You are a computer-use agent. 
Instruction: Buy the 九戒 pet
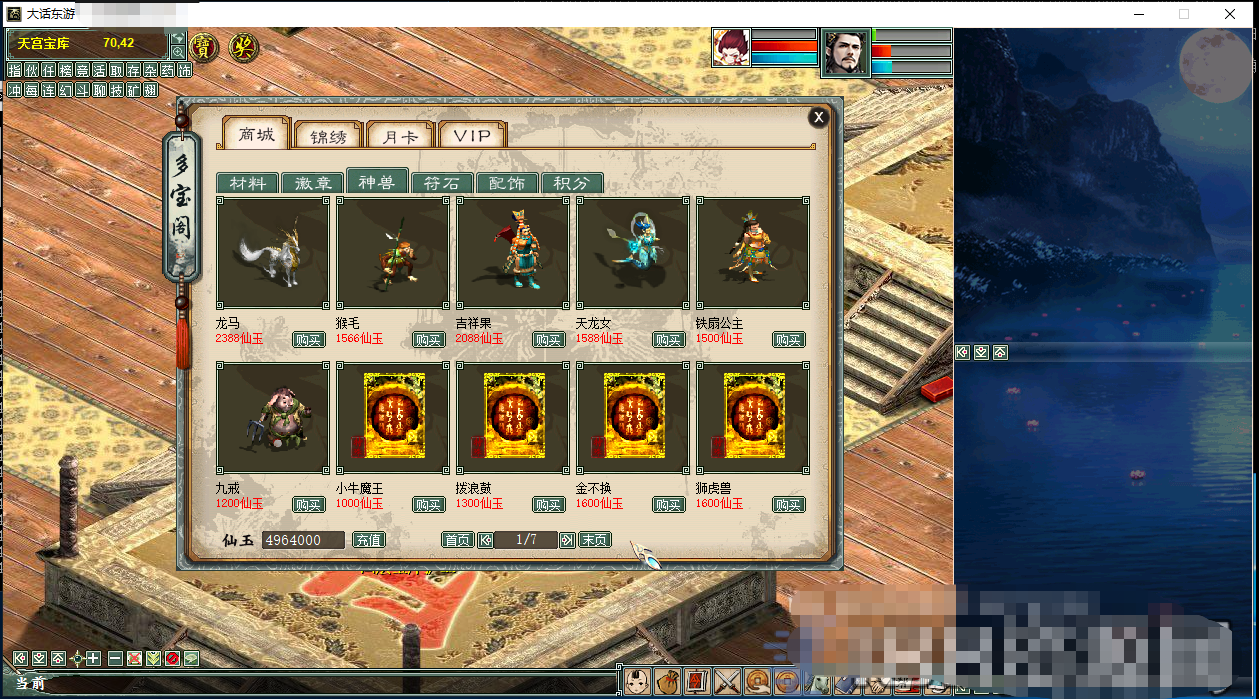(308, 505)
